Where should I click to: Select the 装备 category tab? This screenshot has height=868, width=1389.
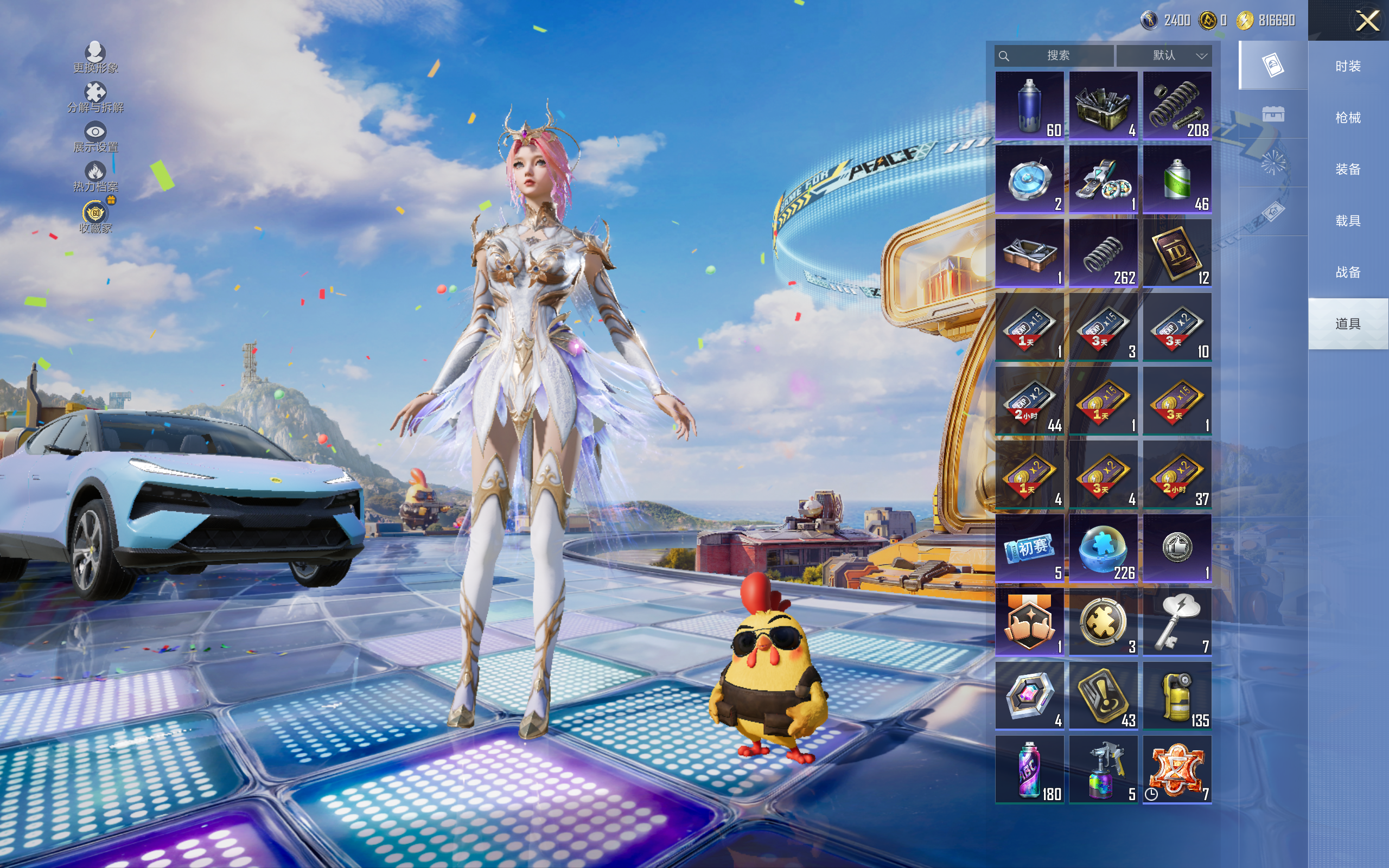pos(1348,169)
